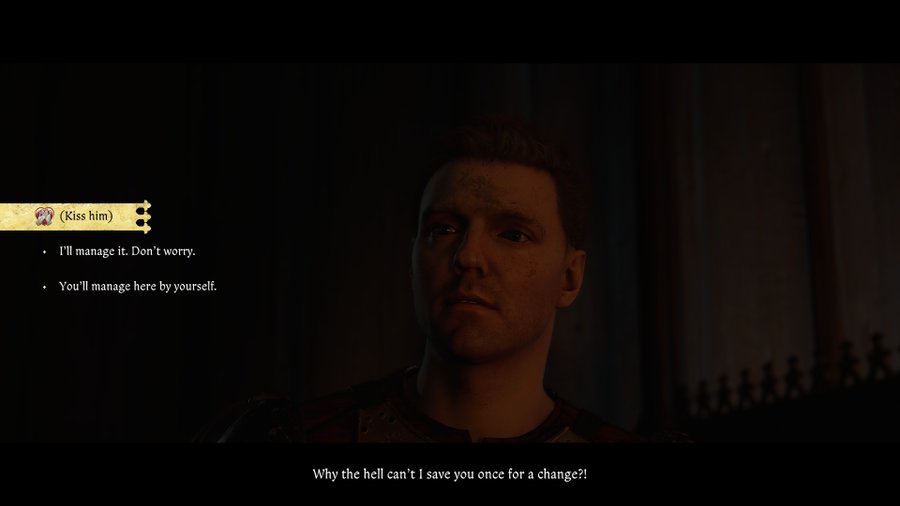The width and height of the screenshot is (900, 506).
Task: Pick "You'll manage here by yourself." response
Action: [138, 286]
